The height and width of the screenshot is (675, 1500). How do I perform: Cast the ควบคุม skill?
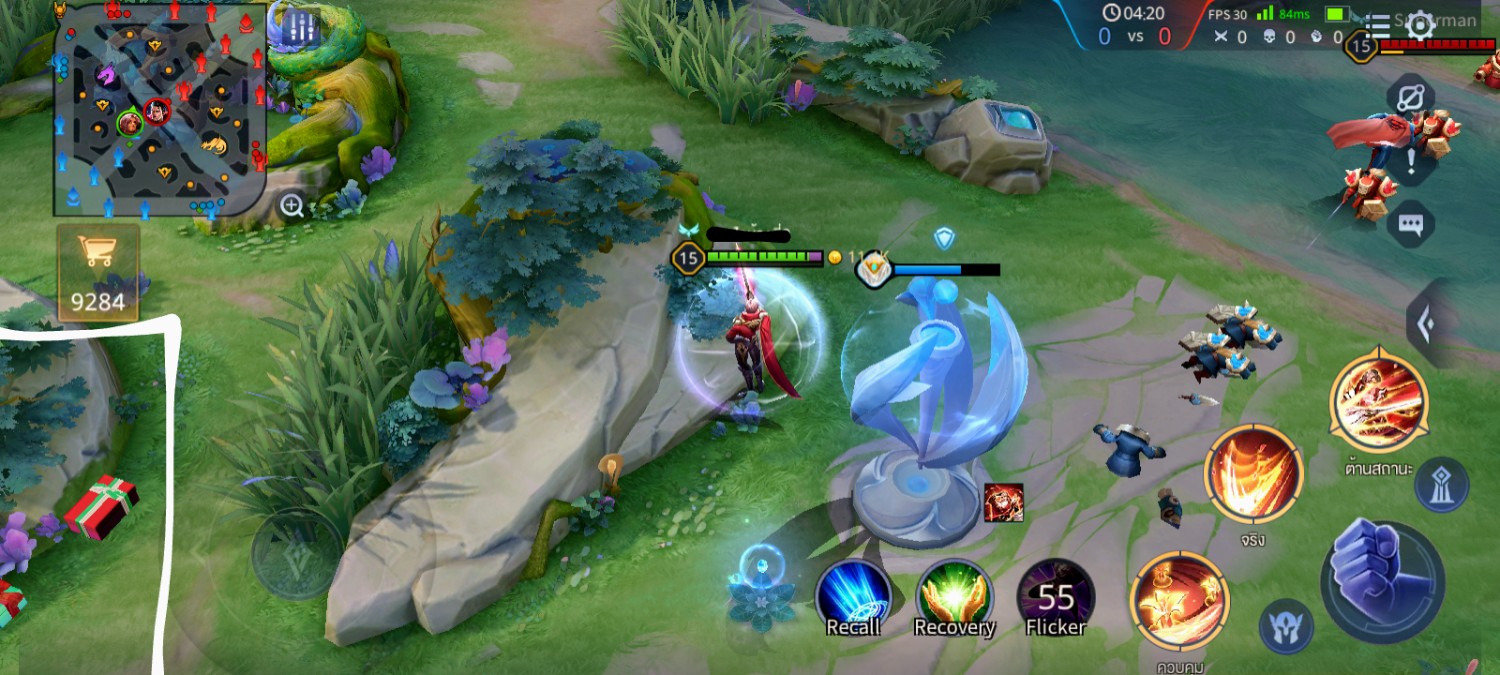[x=1179, y=601]
